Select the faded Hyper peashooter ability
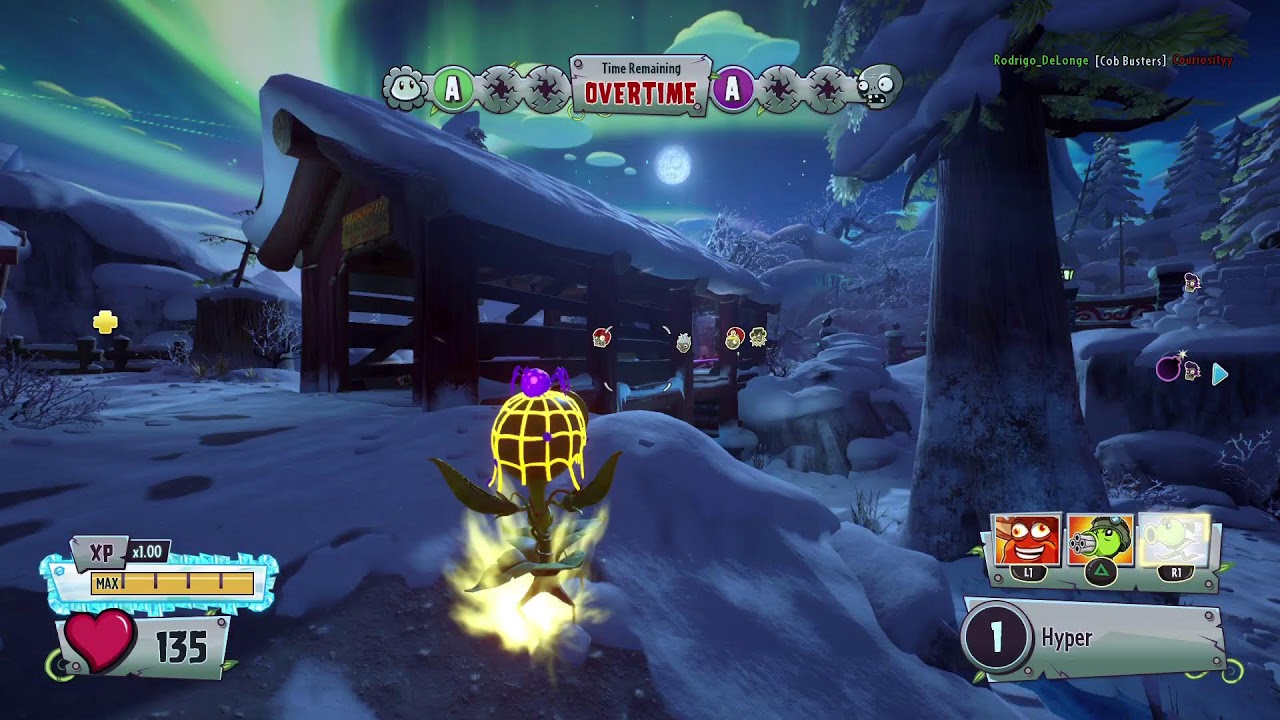Image resolution: width=1280 pixels, height=720 pixels. pyautogui.click(x=1175, y=540)
